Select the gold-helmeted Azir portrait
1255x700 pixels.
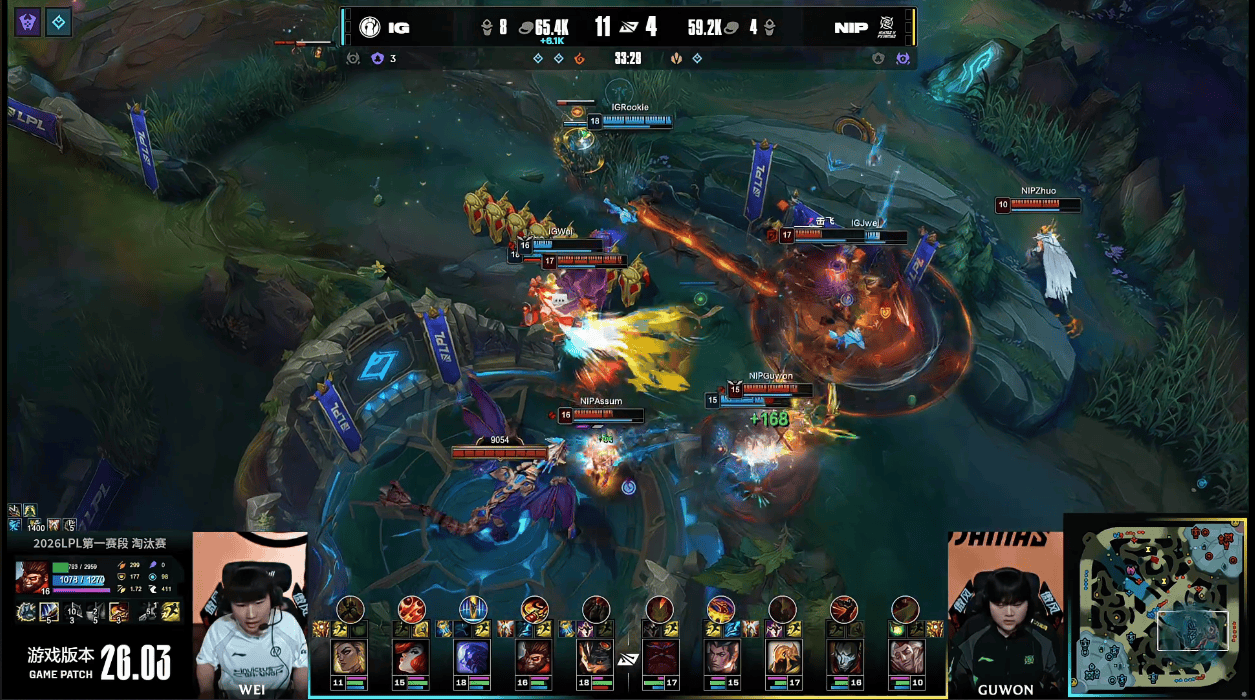tap(783, 658)
